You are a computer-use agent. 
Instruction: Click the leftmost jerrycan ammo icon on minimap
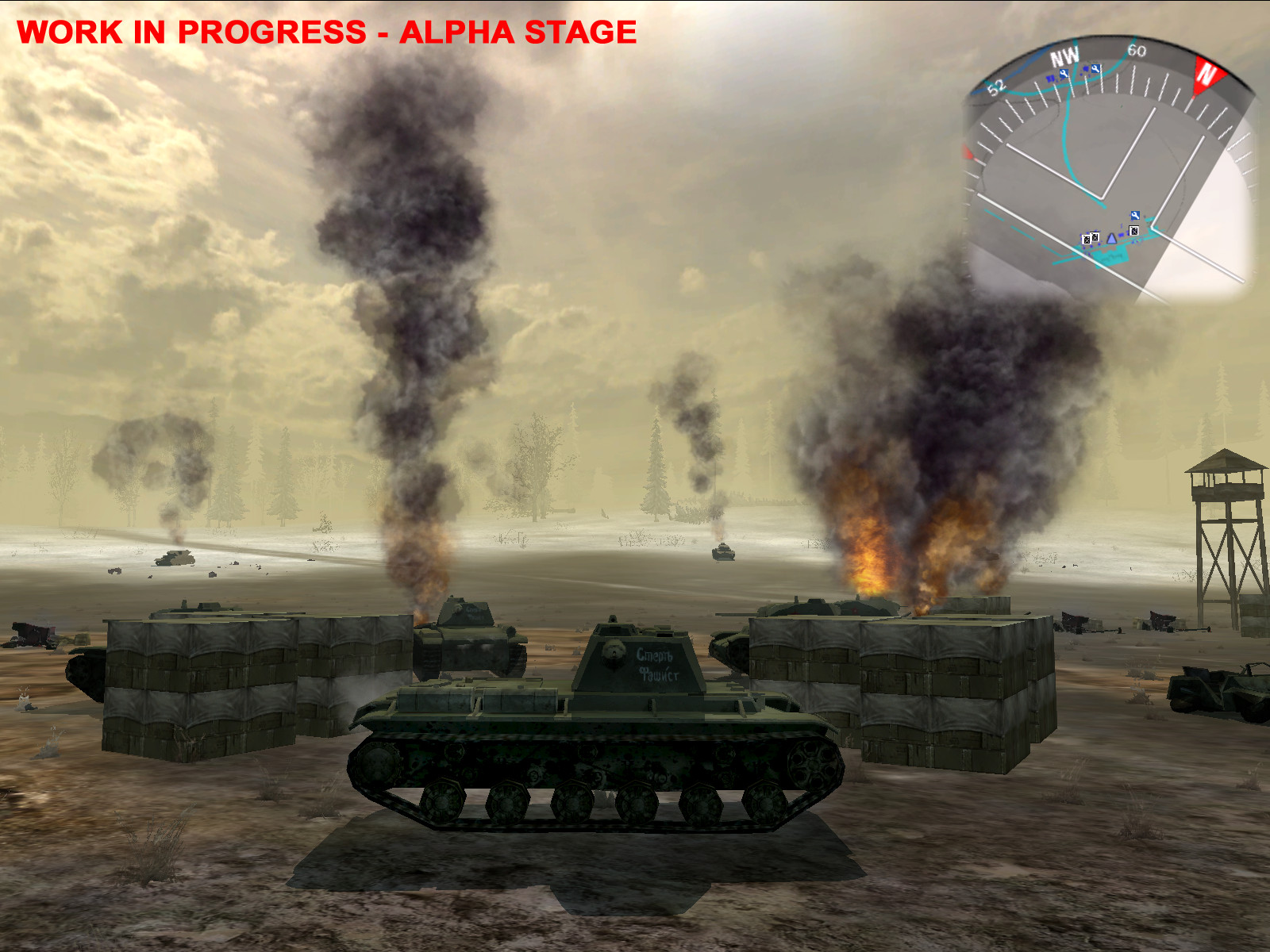point(1087,240)
